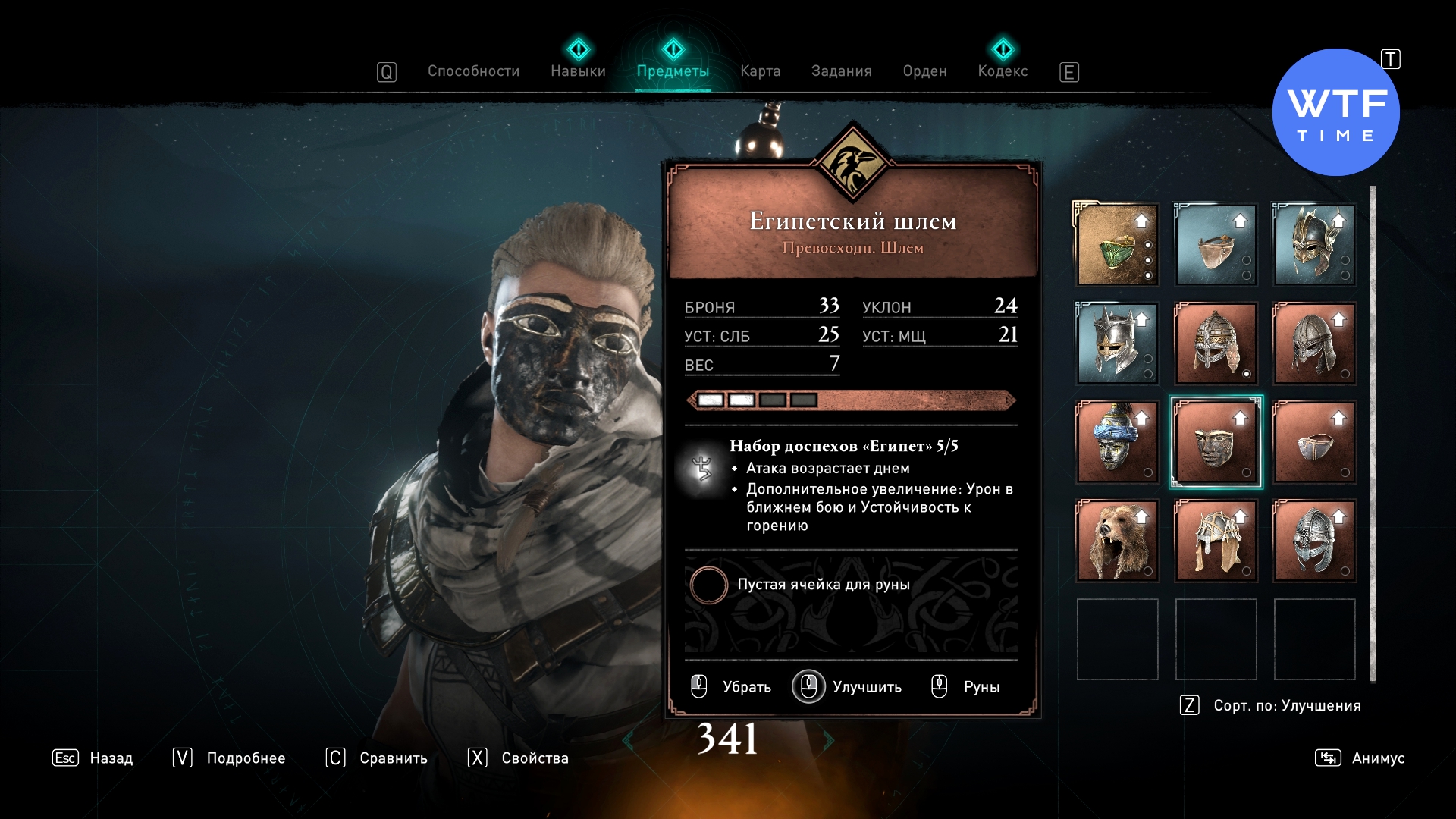Pick the blue turban mask helmet

click(x=1117, y=442)
